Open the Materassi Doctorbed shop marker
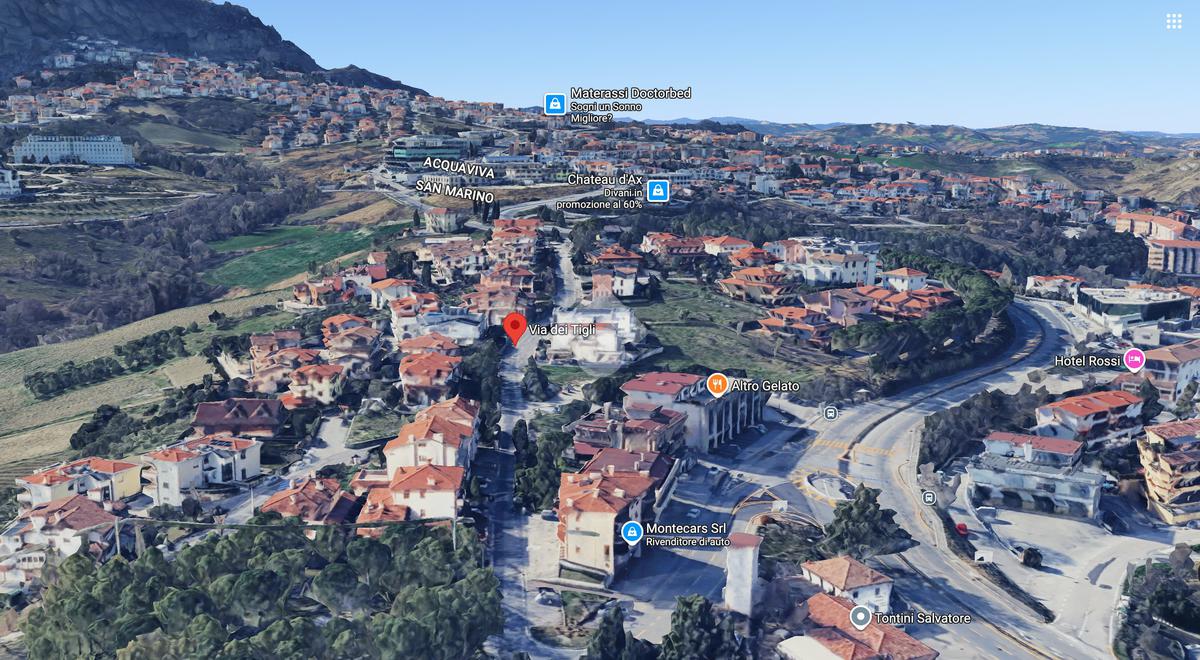The height and width of the screenshot is (660, 1200). pos(555,104)
